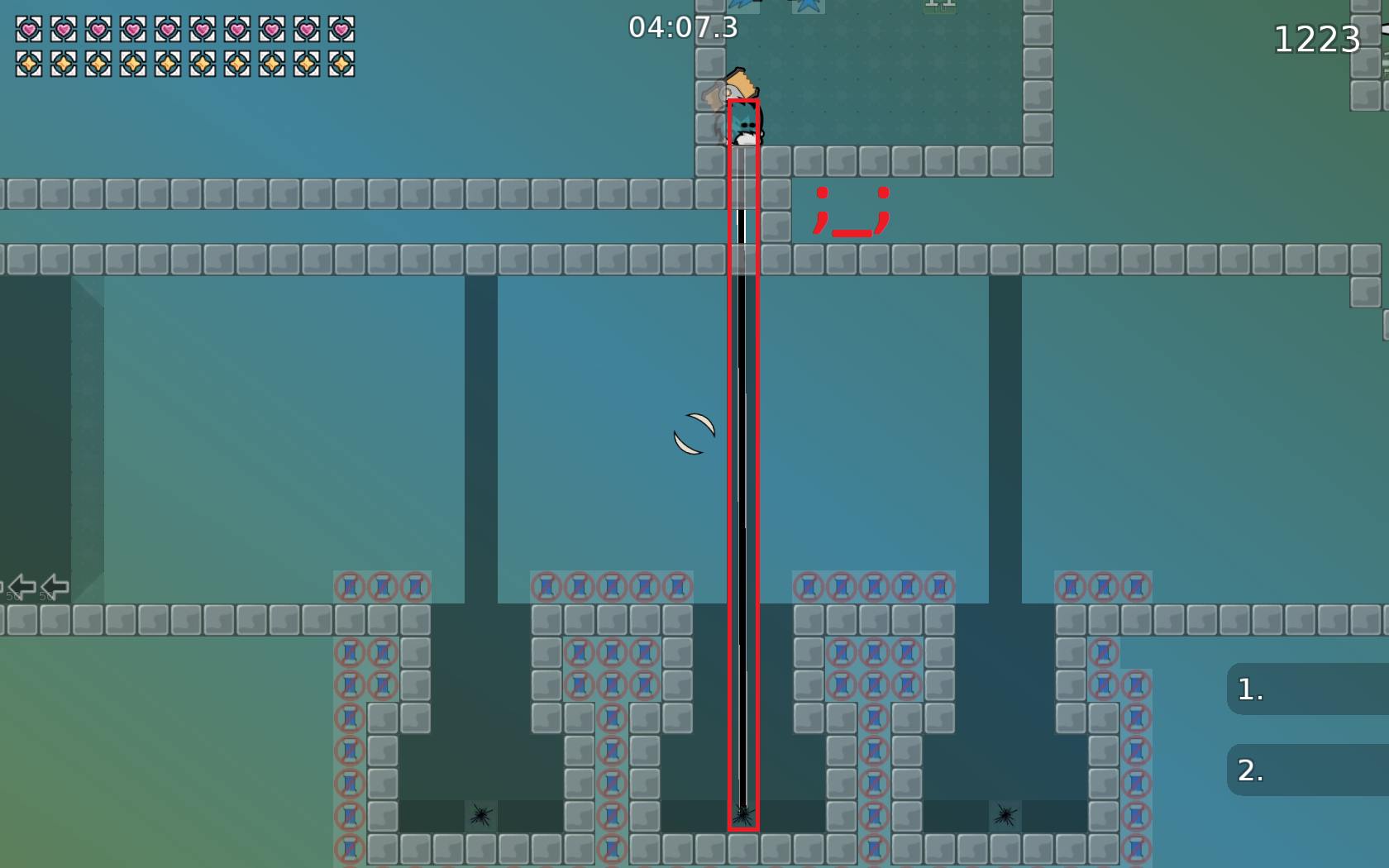The height and width of the screenshot is (868, 1389).
Task: Click the score counter showing 1223
Action: coord(1318,37)
